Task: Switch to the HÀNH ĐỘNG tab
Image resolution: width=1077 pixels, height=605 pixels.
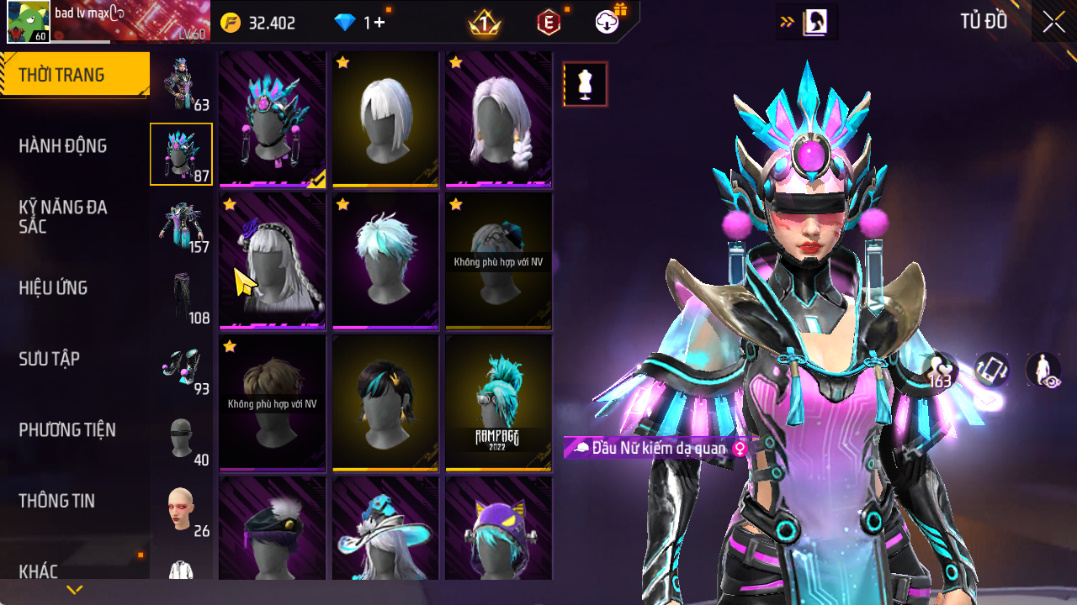Action: 62,146
